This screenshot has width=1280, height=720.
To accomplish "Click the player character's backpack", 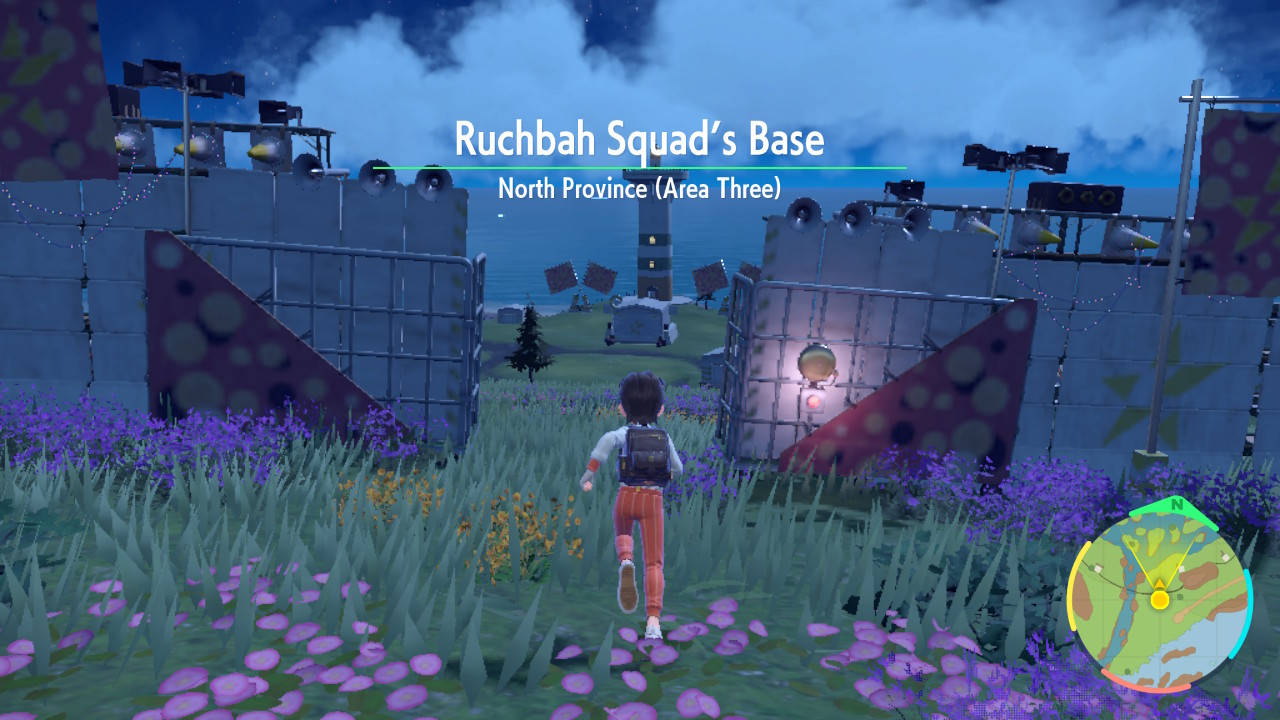I will pos(649,452).
